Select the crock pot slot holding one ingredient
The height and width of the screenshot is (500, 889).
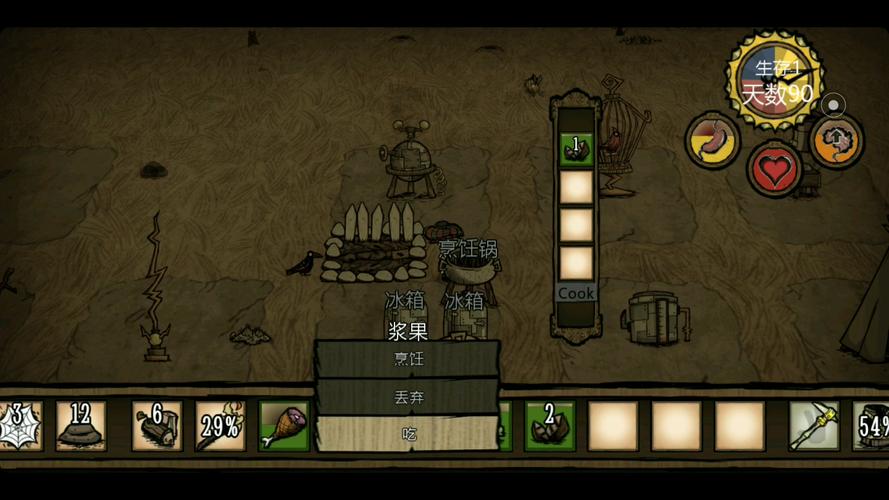point(576,149)
